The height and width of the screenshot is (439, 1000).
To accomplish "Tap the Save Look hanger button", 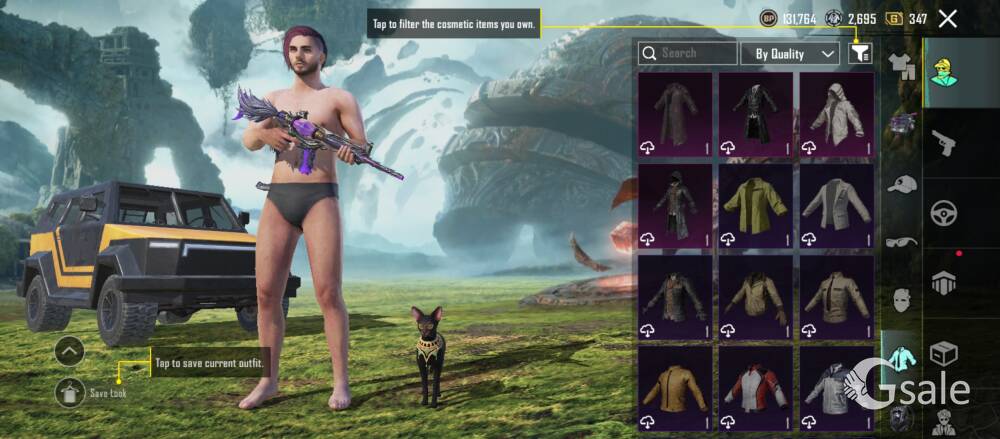I will [70, 392].
